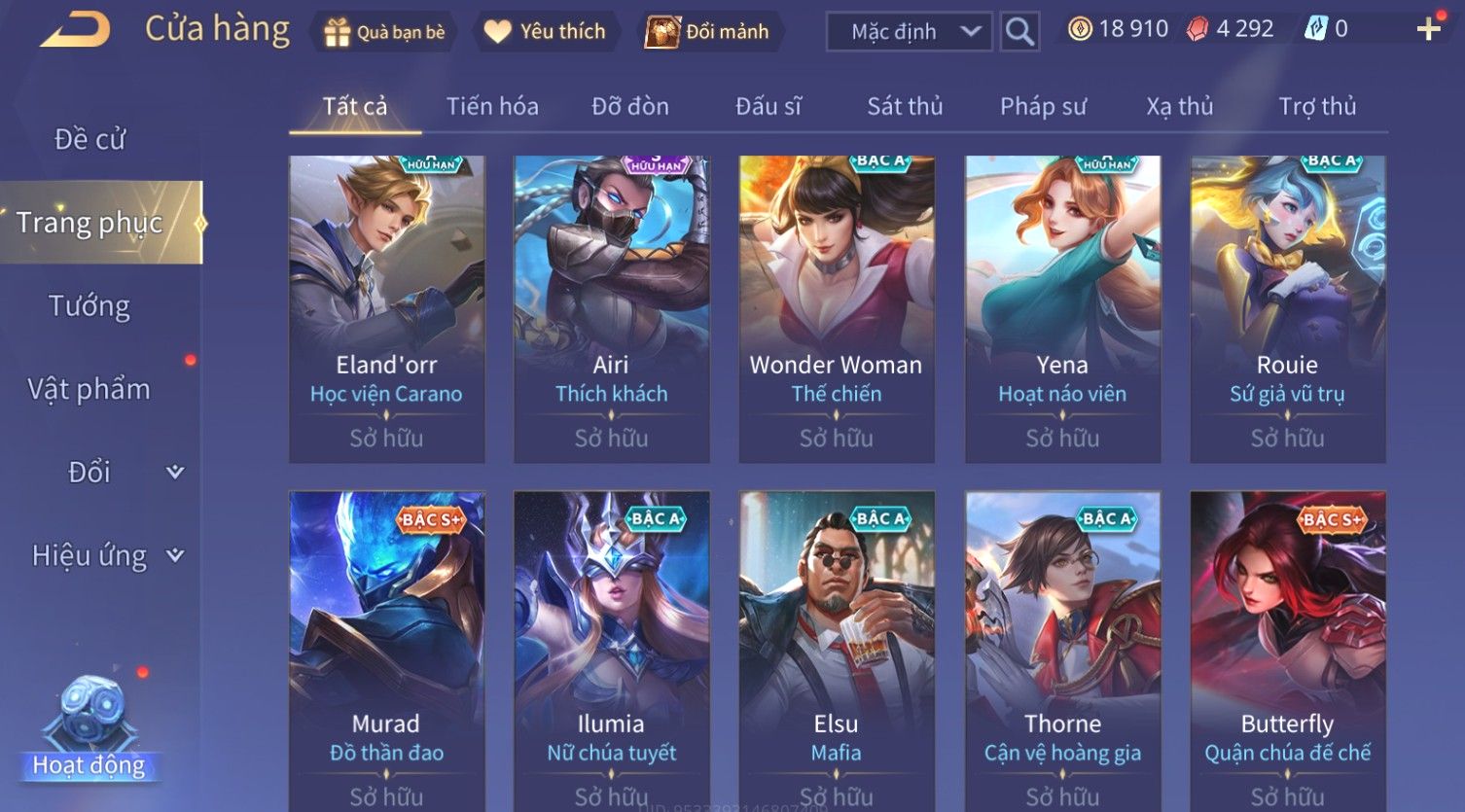Open the Vật phẩm section
The image size is (1465, 812).
[x=89, y=389]
